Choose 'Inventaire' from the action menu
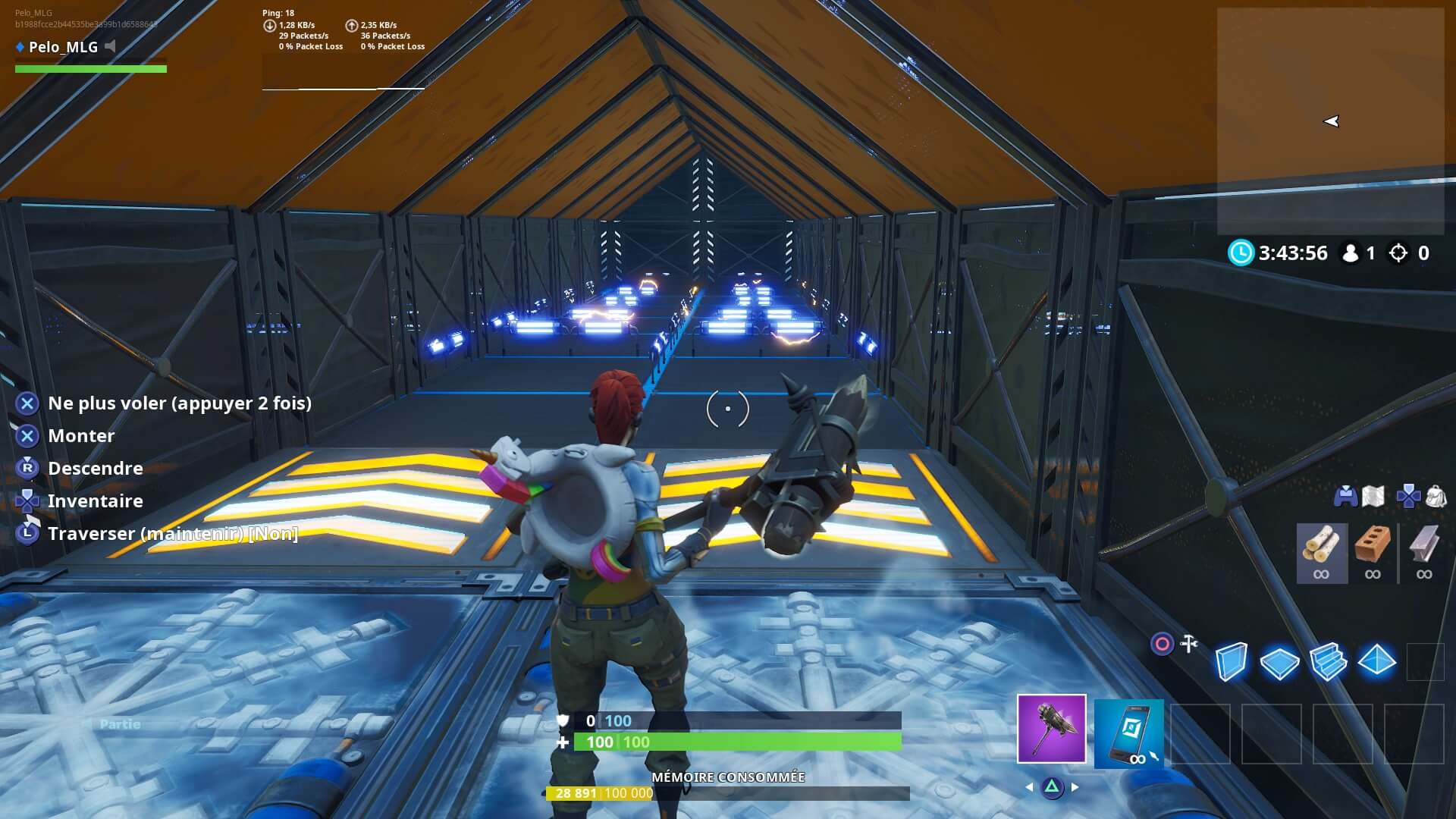The image size is (1456, 819). click(94, 500)
